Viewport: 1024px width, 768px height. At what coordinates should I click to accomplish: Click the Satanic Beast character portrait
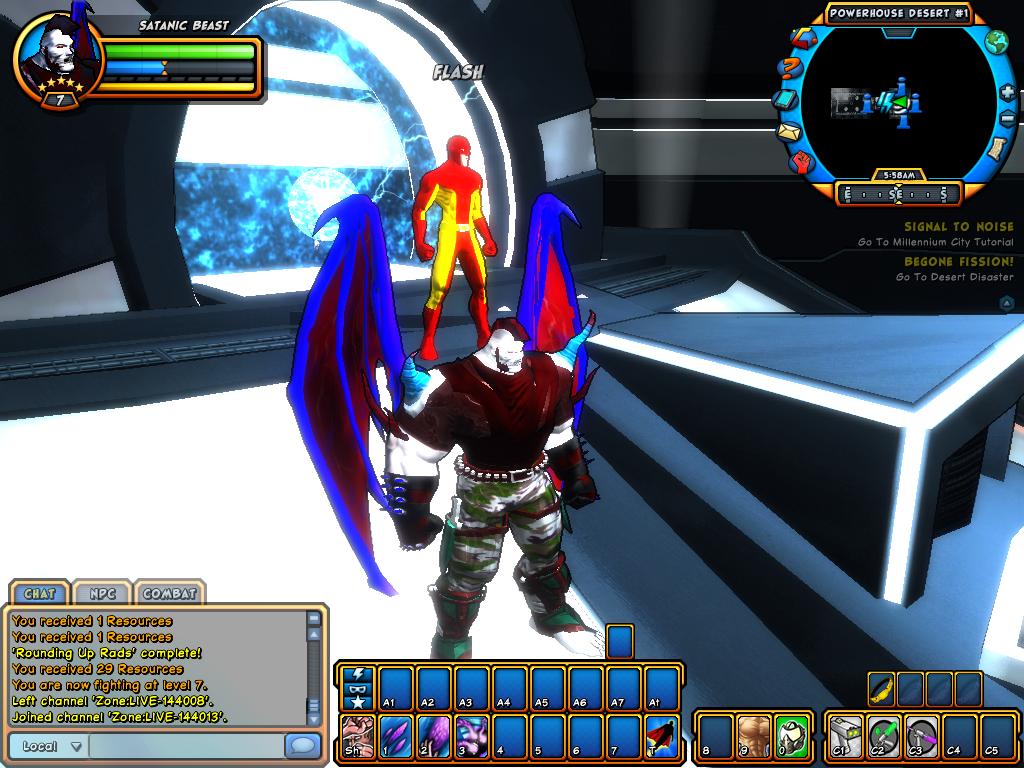click(56, 55)
